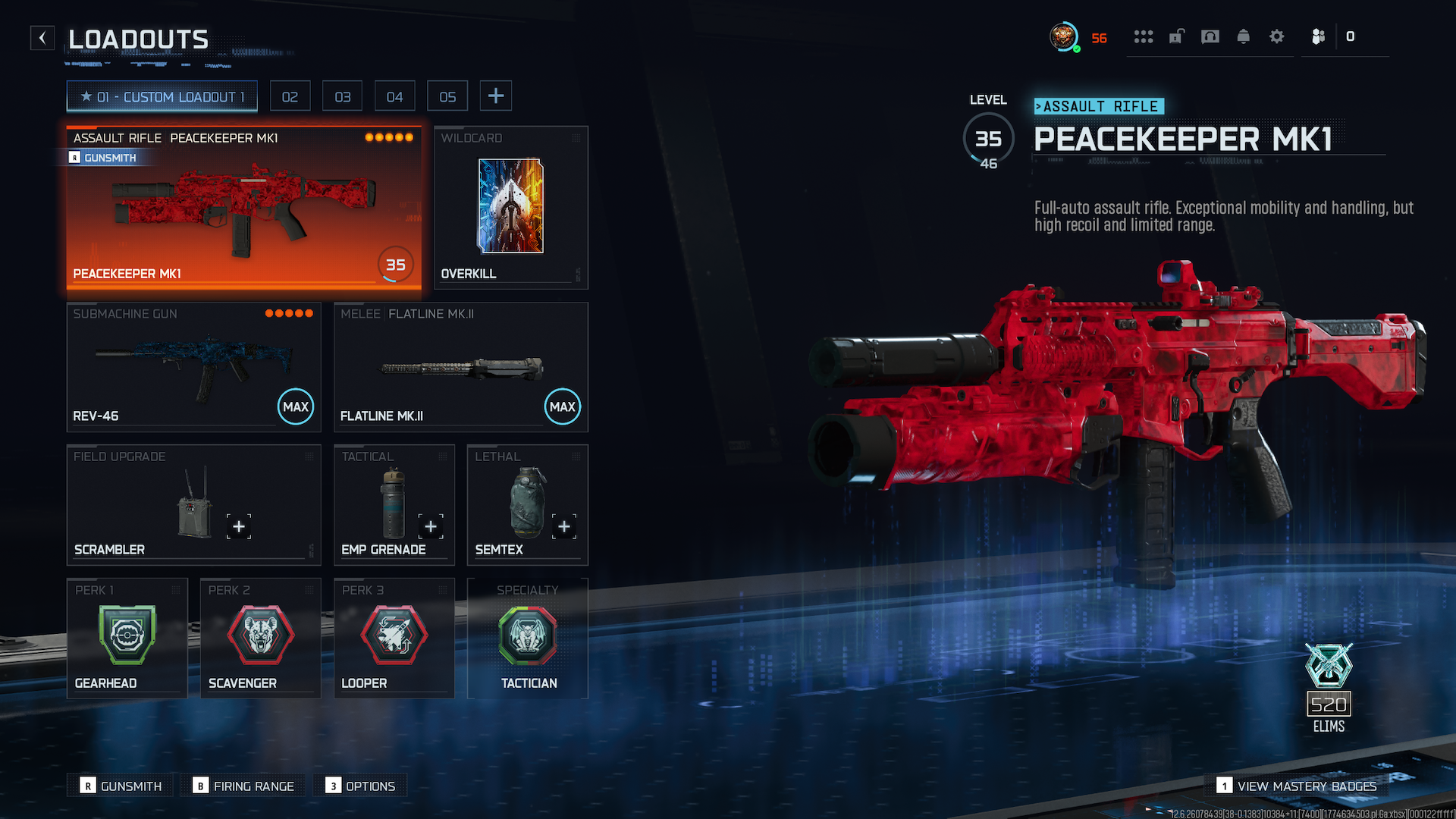Open the Scrambler field upgrade slot

click(x=193, y=504)
